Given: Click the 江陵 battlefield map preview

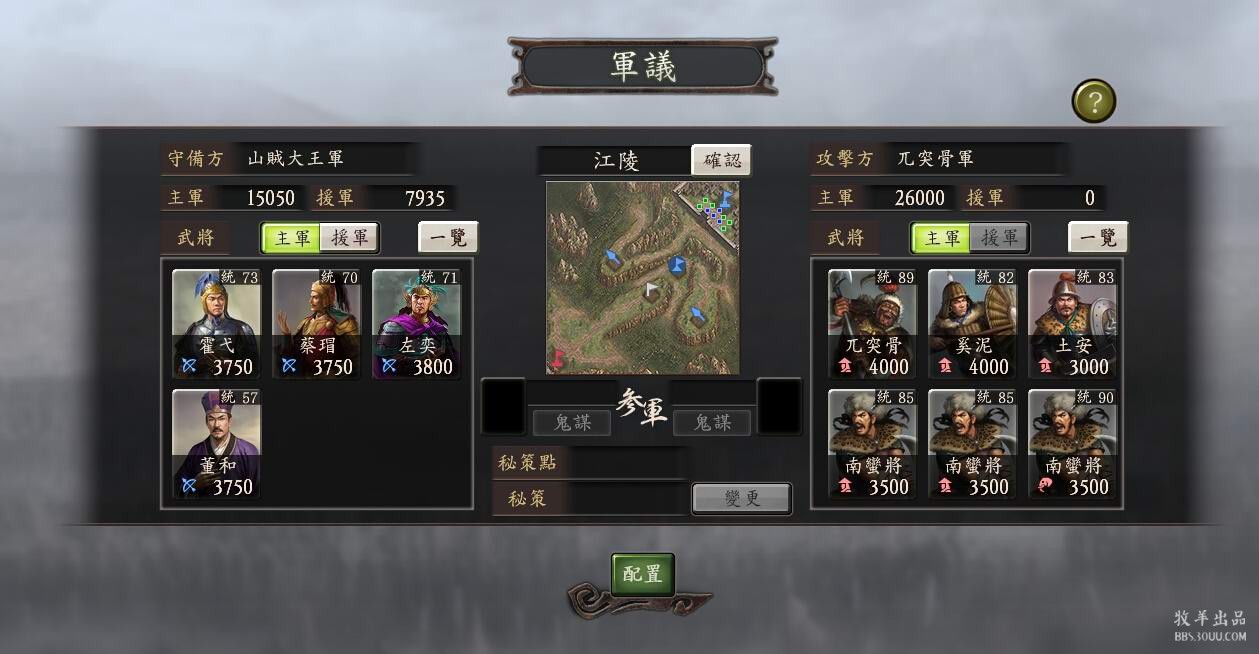Looking at the screenshot, I should coord(642,278).
